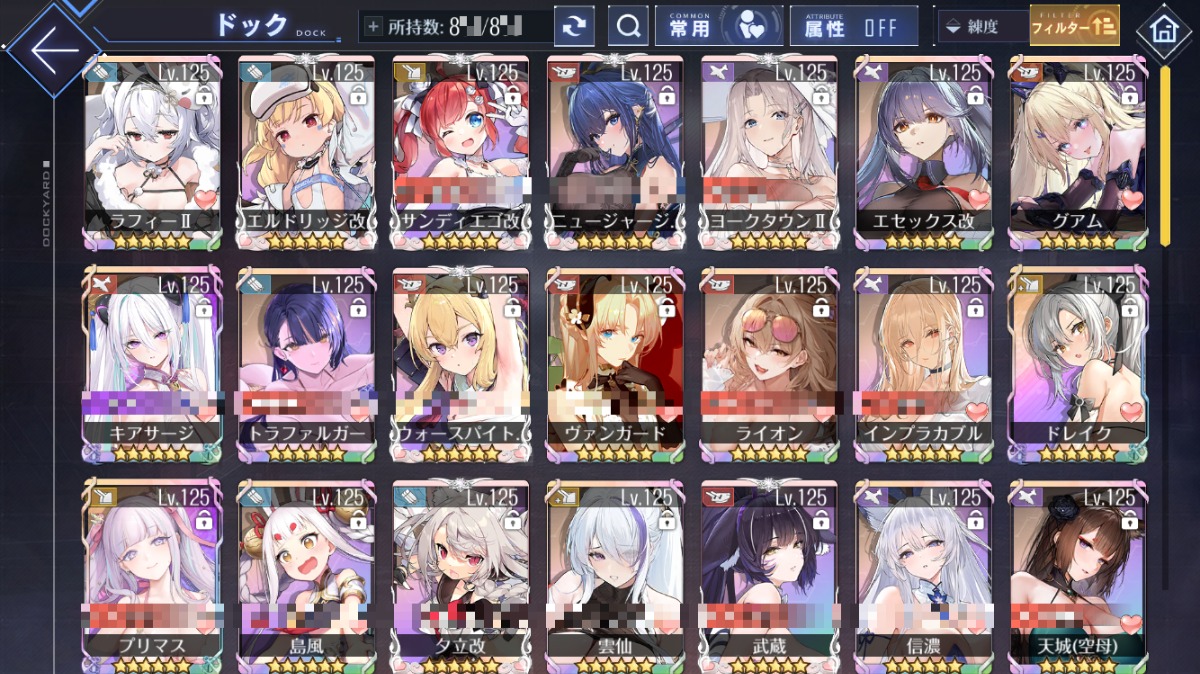The image size is (1200, 674).
Task: Toggle the 属性 OFF attribute display
Action: point(853,27)
